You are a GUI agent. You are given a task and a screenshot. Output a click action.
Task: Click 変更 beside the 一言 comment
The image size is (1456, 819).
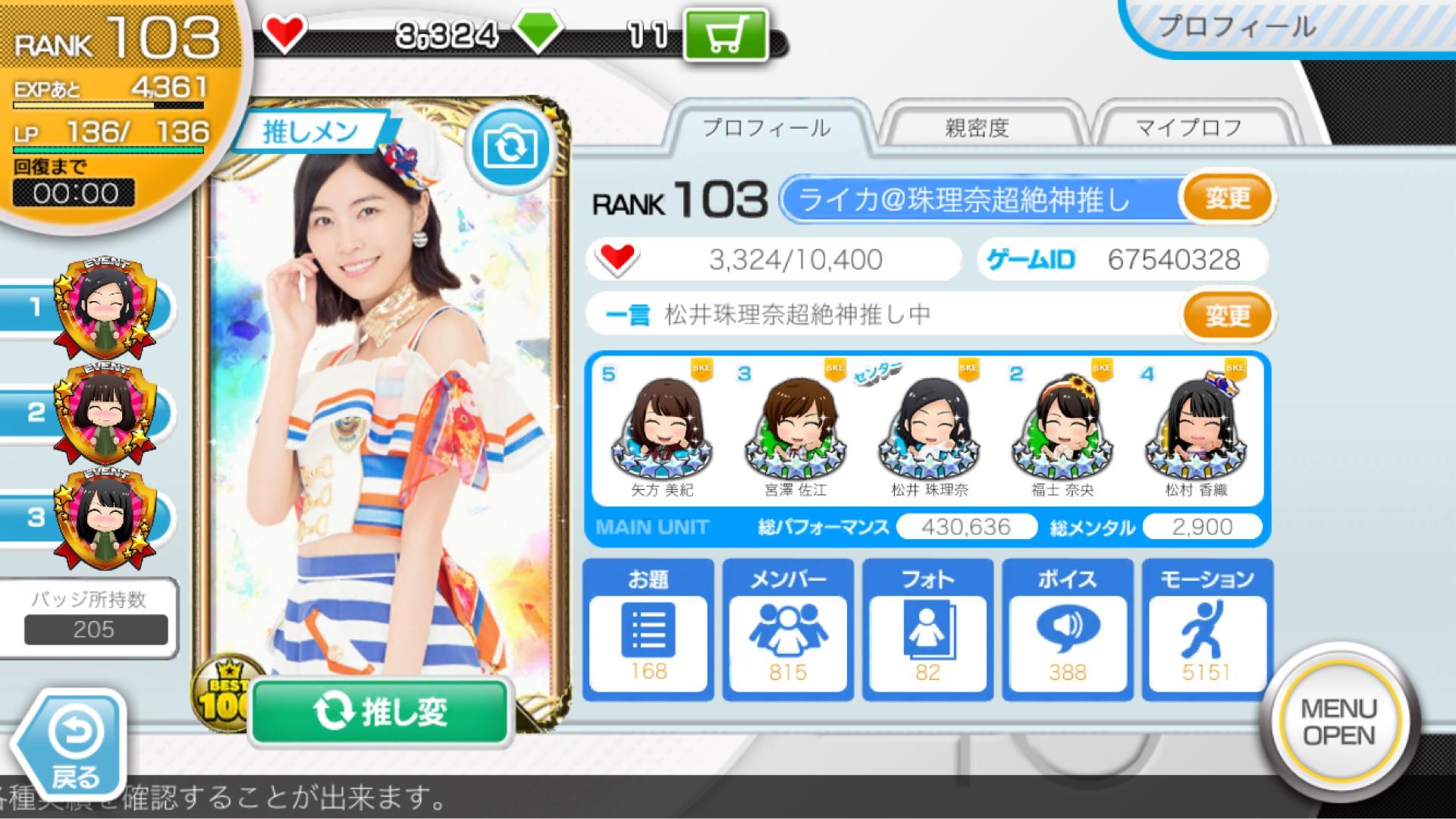pyautogui.click(x=1227, y=315)
